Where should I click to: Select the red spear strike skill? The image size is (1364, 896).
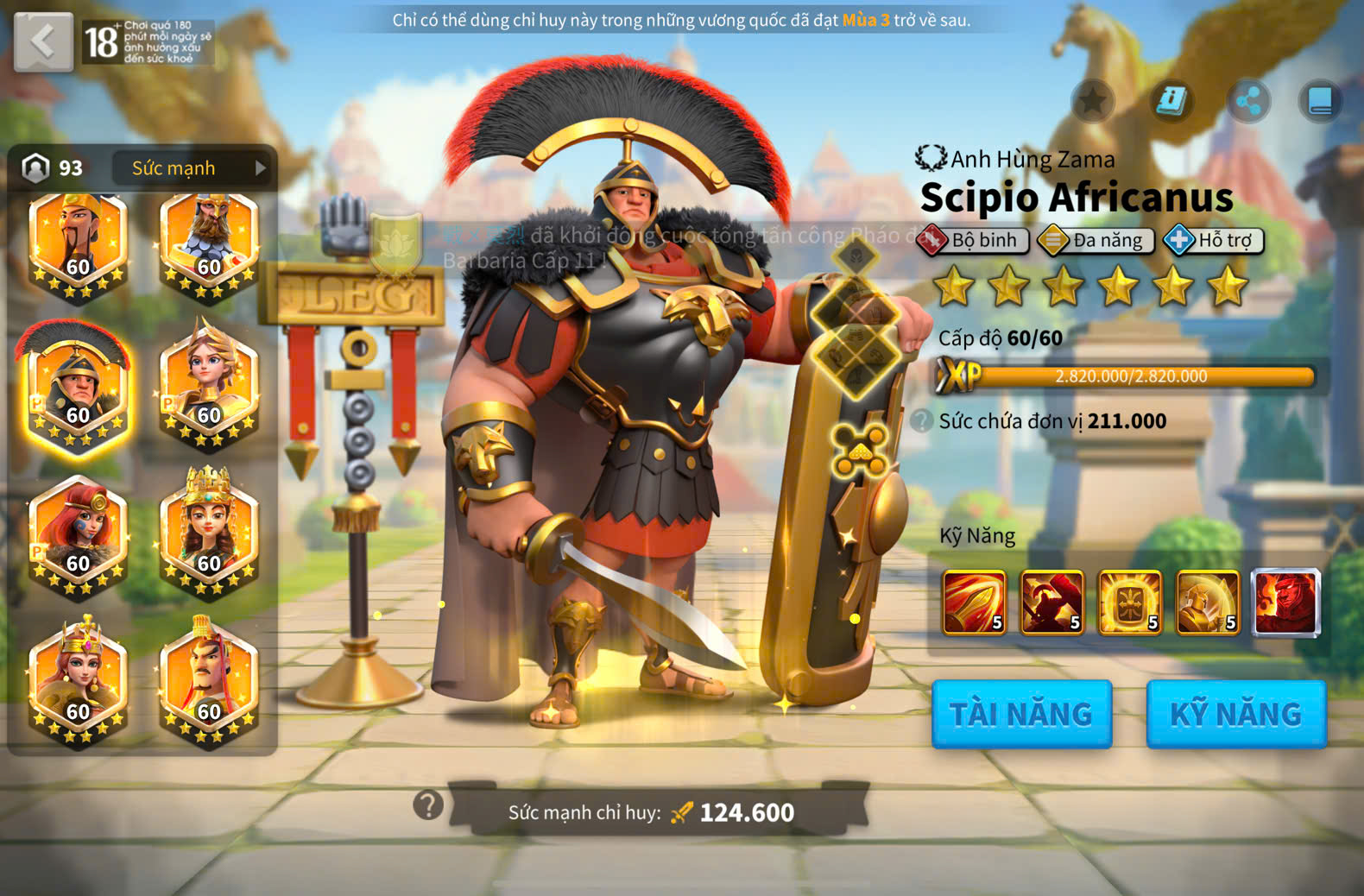pos(974,602)
